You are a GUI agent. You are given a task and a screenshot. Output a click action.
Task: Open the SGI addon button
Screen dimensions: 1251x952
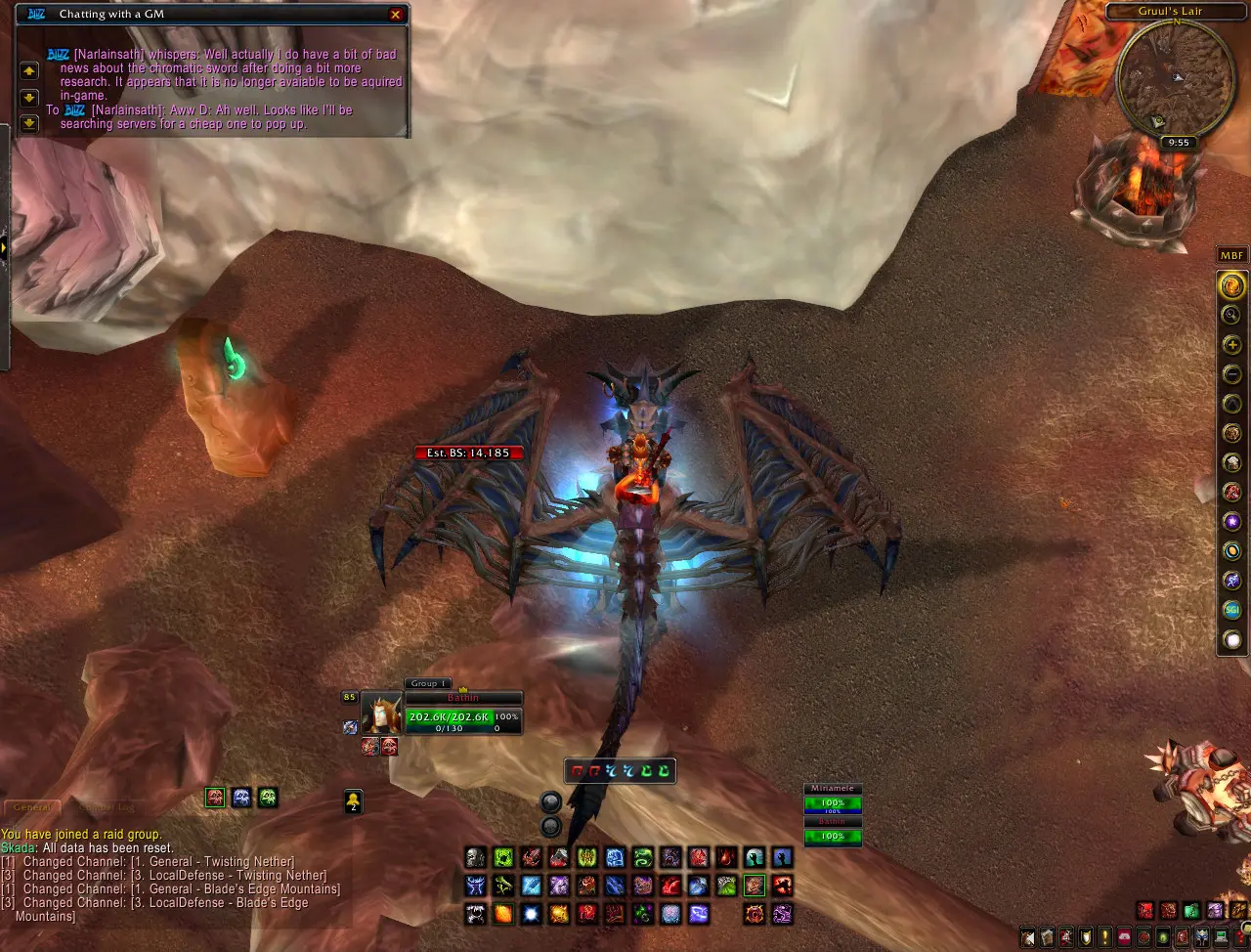(x=1231, y=610)
